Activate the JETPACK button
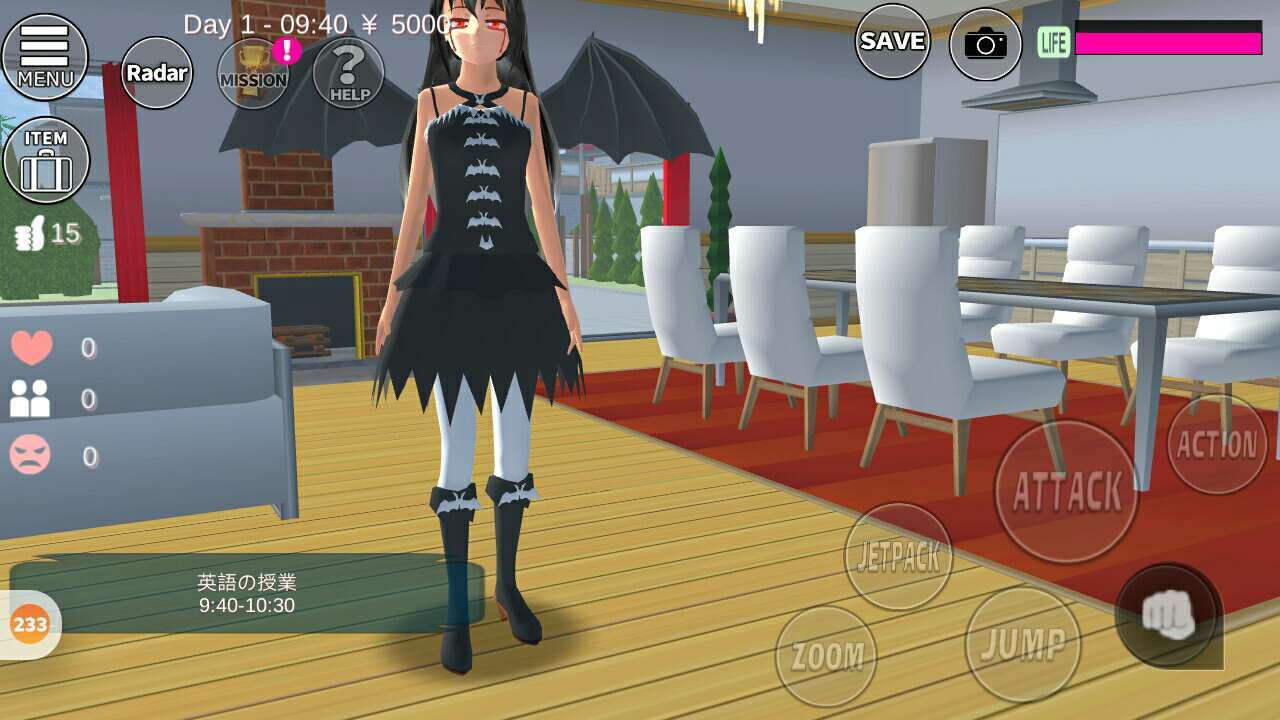The image size is (1280, 720). (x=898, y=557)
